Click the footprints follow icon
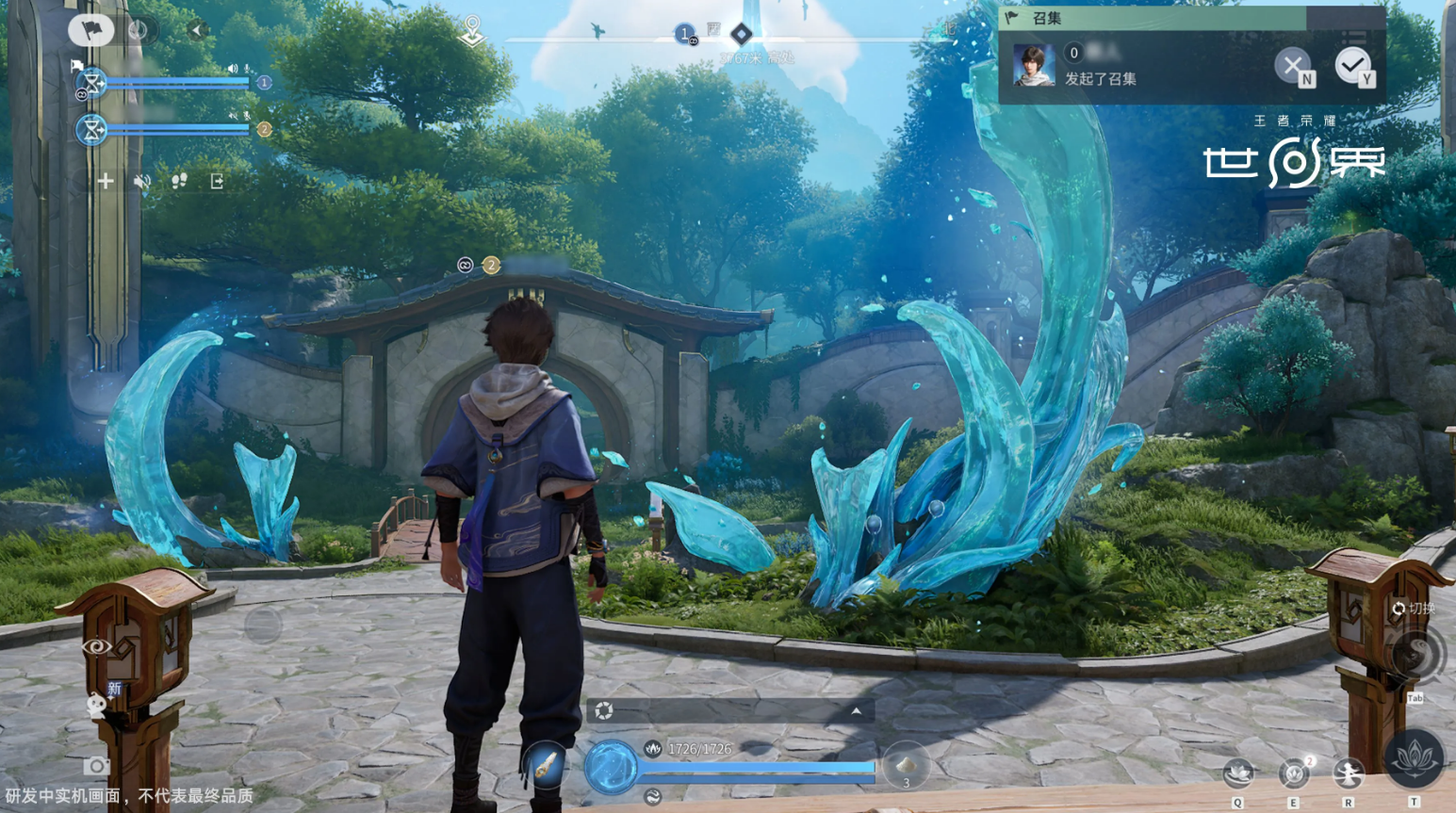Viewport: 1456px width, 813px height. [x=179, y=181]
